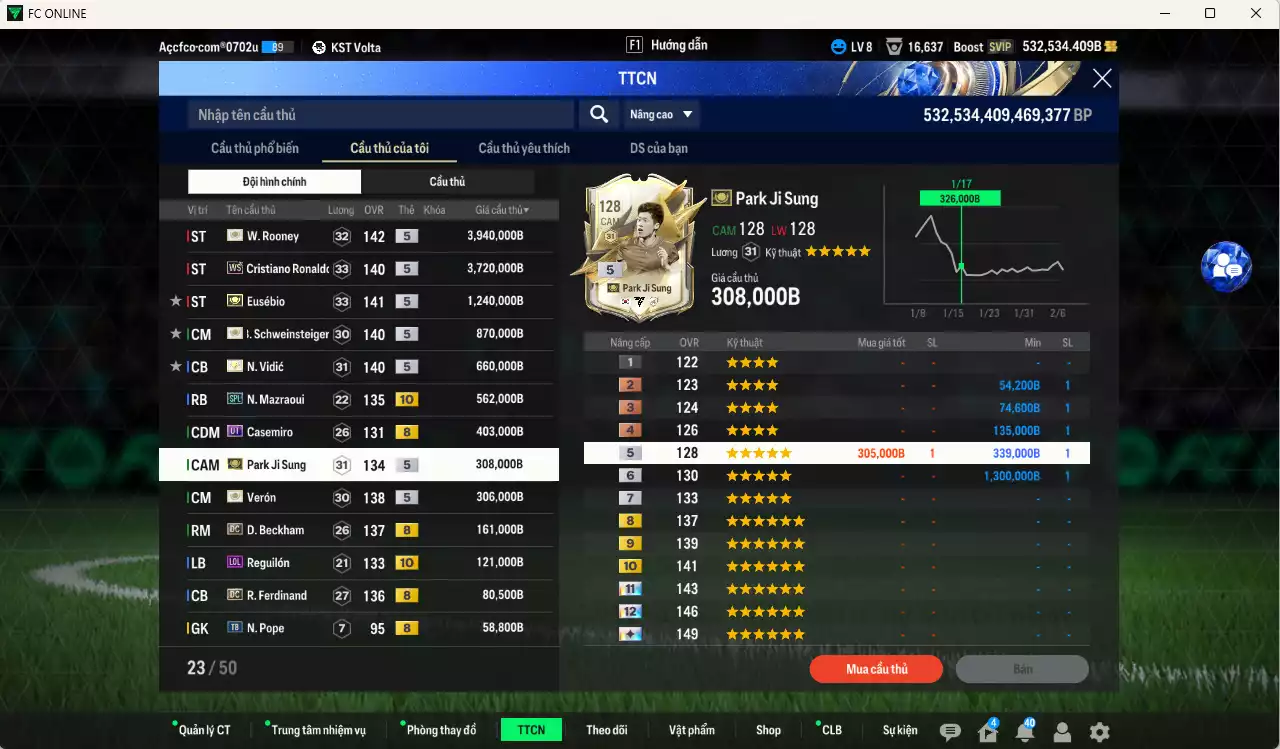Open the profile person icon on bottom bar
The height and width of the screenshot is (749, 1280).
1062,732
